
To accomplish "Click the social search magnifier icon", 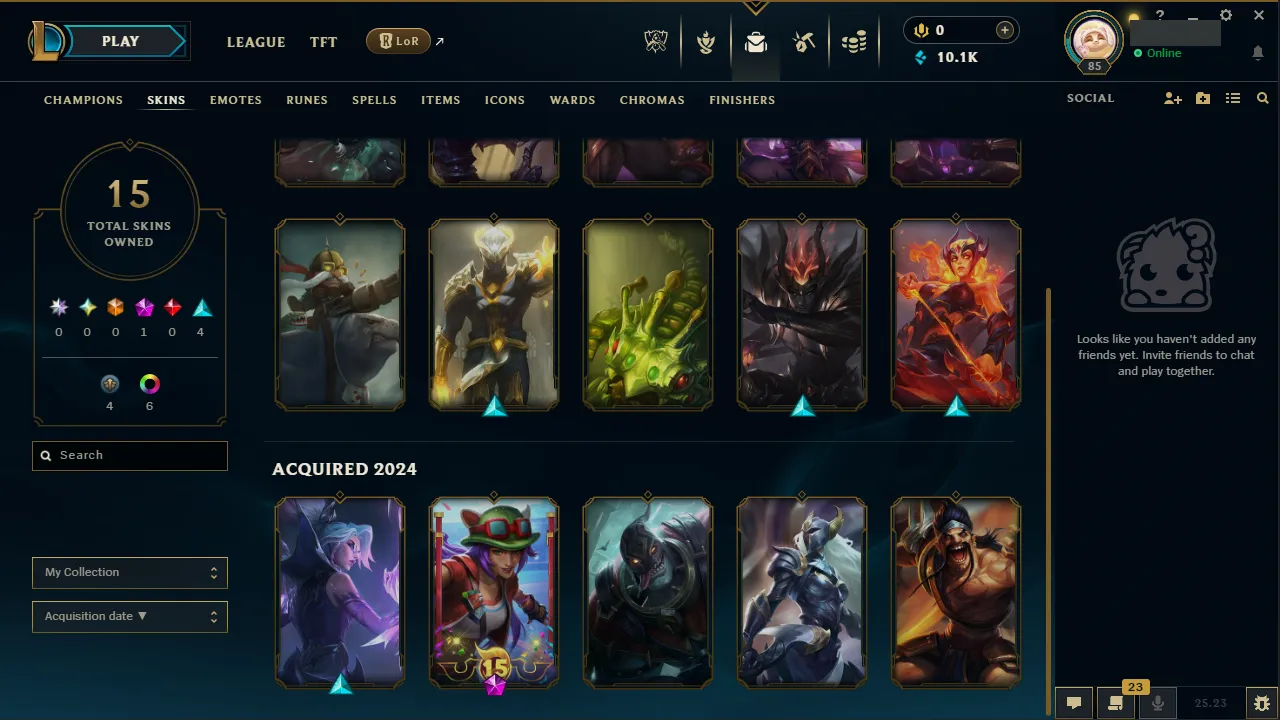I will click(1262, 98).
